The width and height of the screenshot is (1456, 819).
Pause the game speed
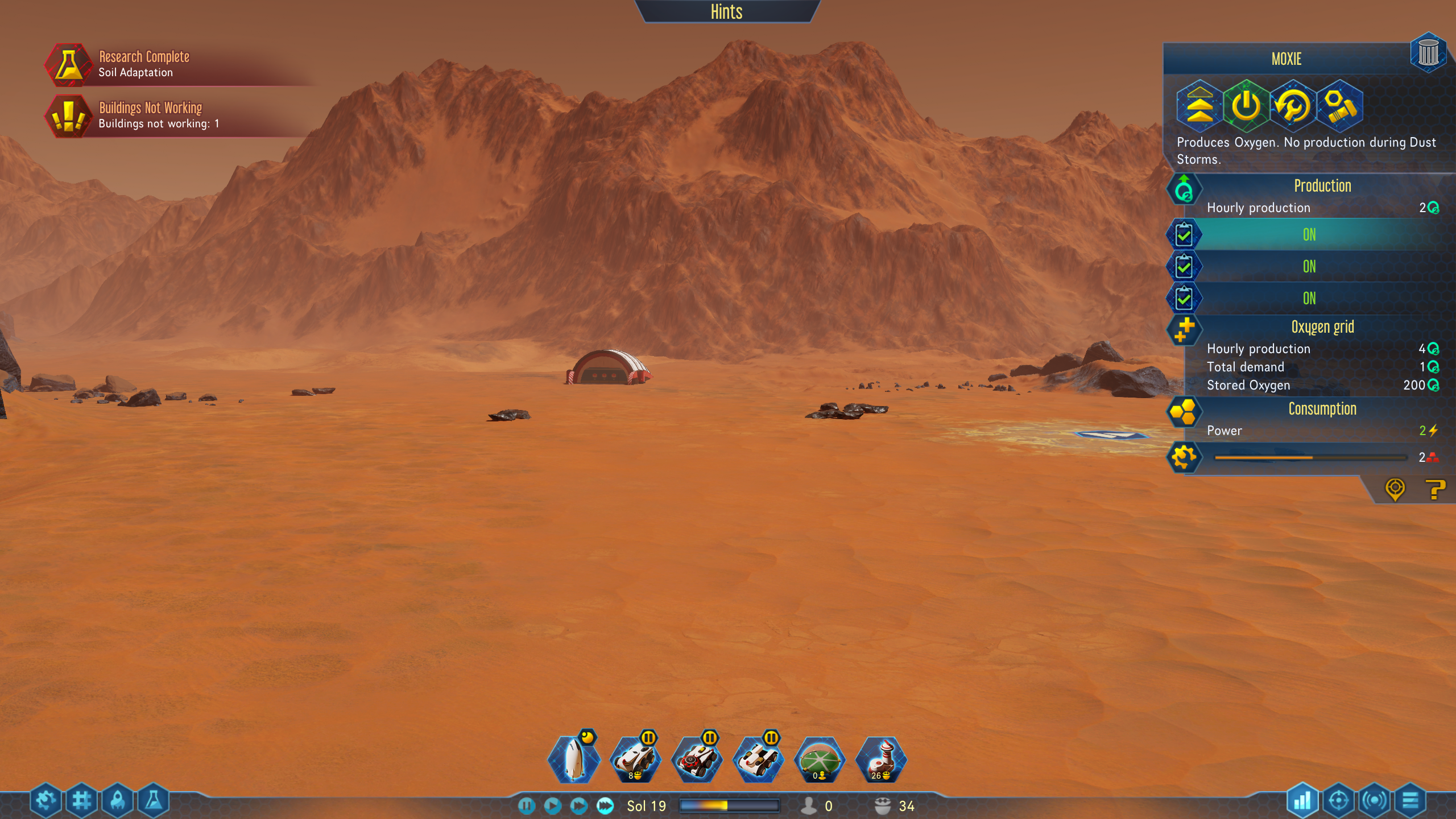coord(527,805)
